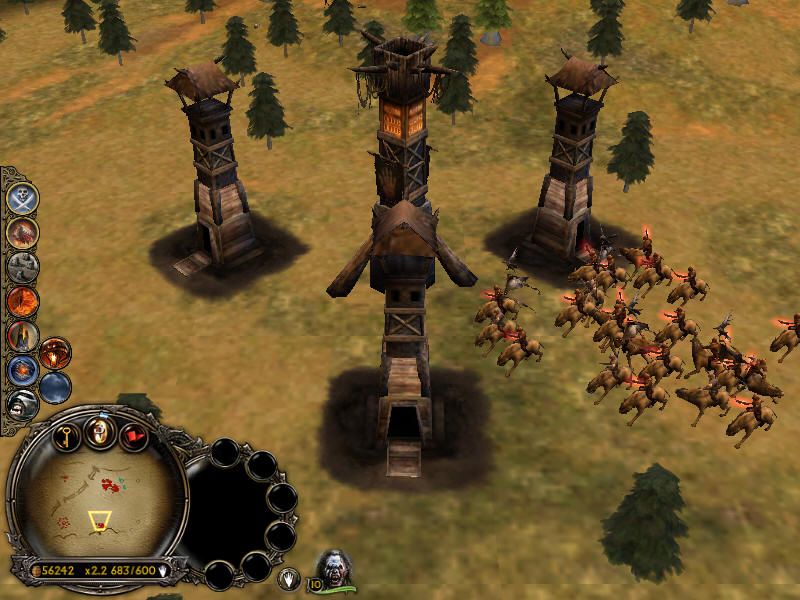This screenshot has height=600, width=800.
Task: Activate the blue-ringed fiery orb power
Action: [22, 370]
